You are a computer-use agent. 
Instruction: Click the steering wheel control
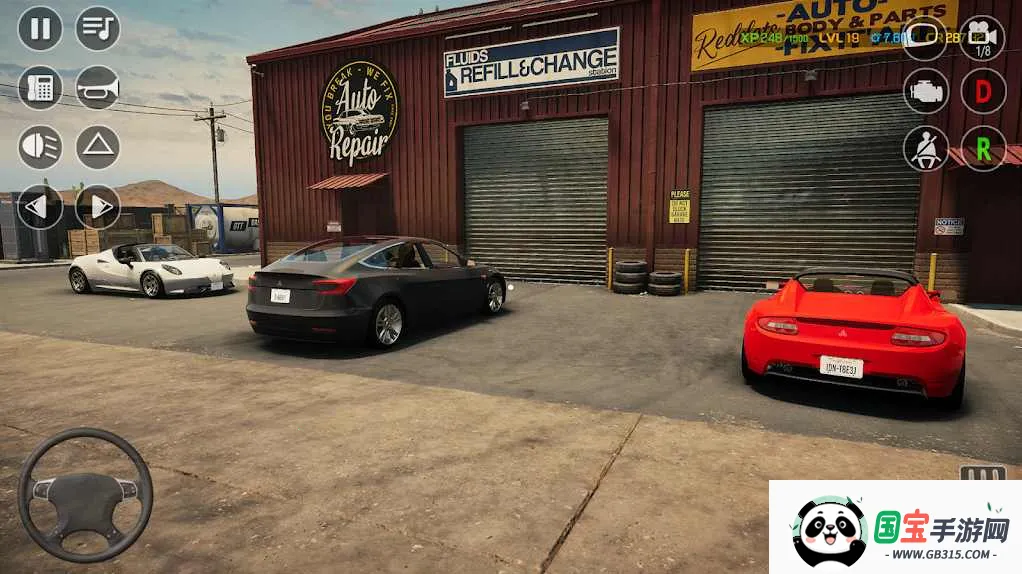[x=85, y=495]
